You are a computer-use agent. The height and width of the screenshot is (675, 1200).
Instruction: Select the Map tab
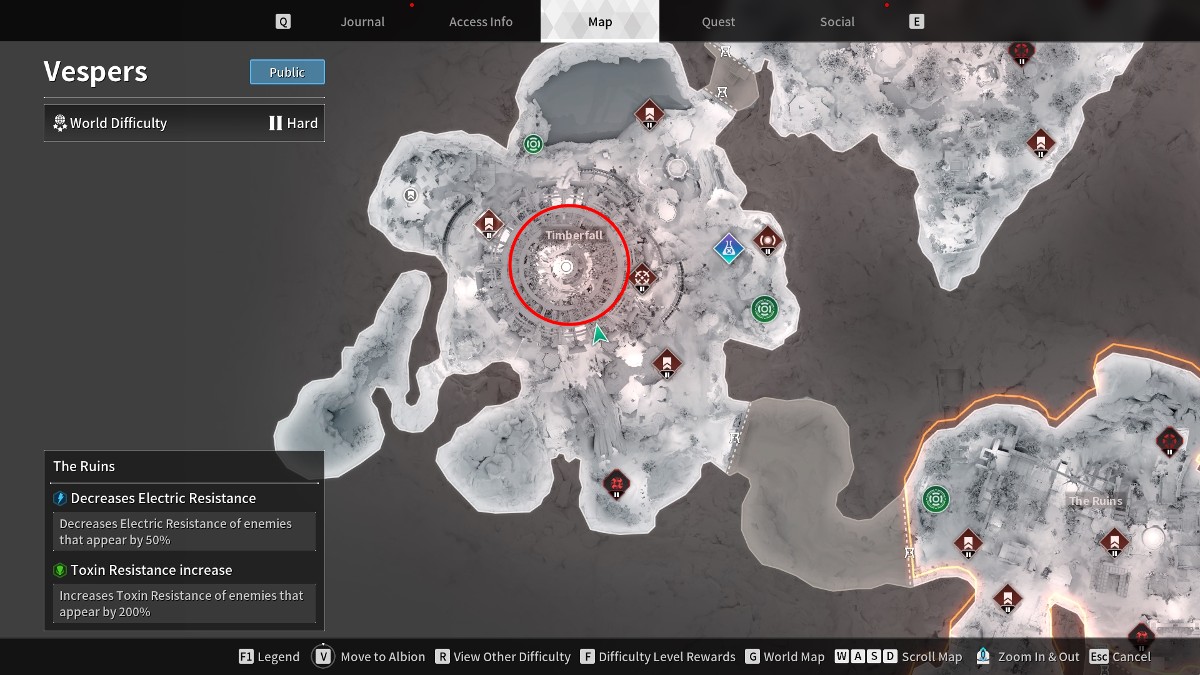coord(600,22)
